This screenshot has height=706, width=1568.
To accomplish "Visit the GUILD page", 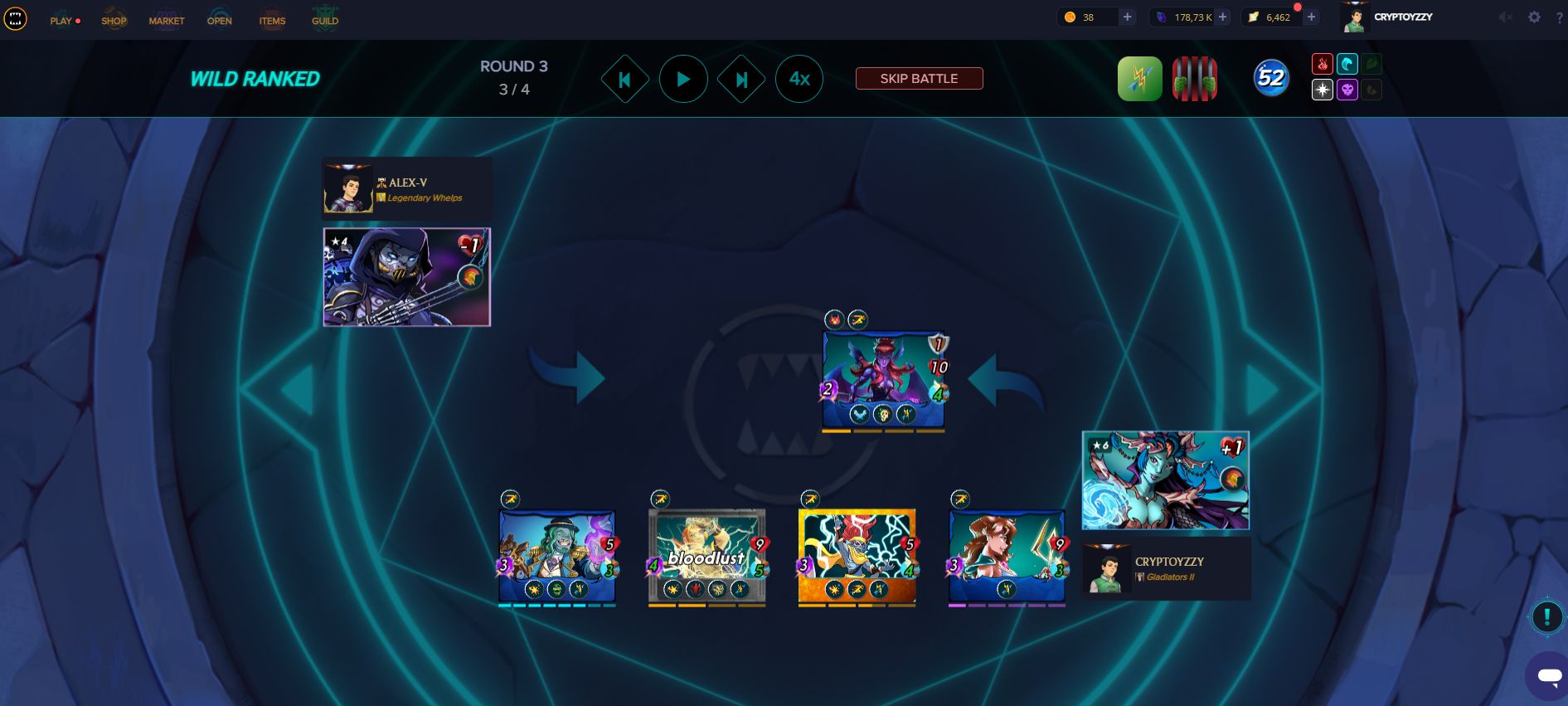I will coord(325,21).
